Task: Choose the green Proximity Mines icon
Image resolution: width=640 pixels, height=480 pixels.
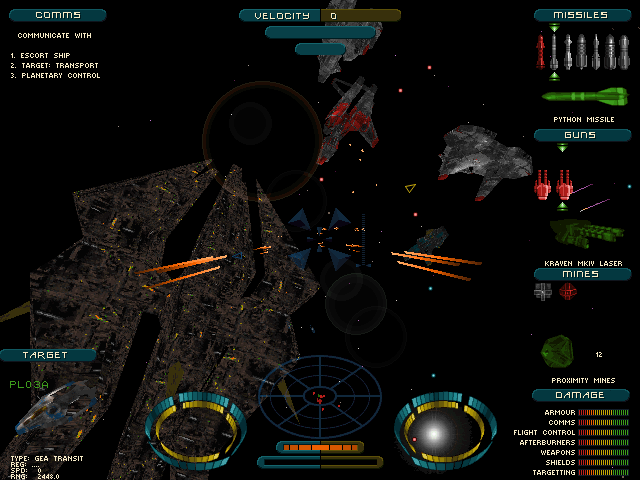Action: (558, 350)
